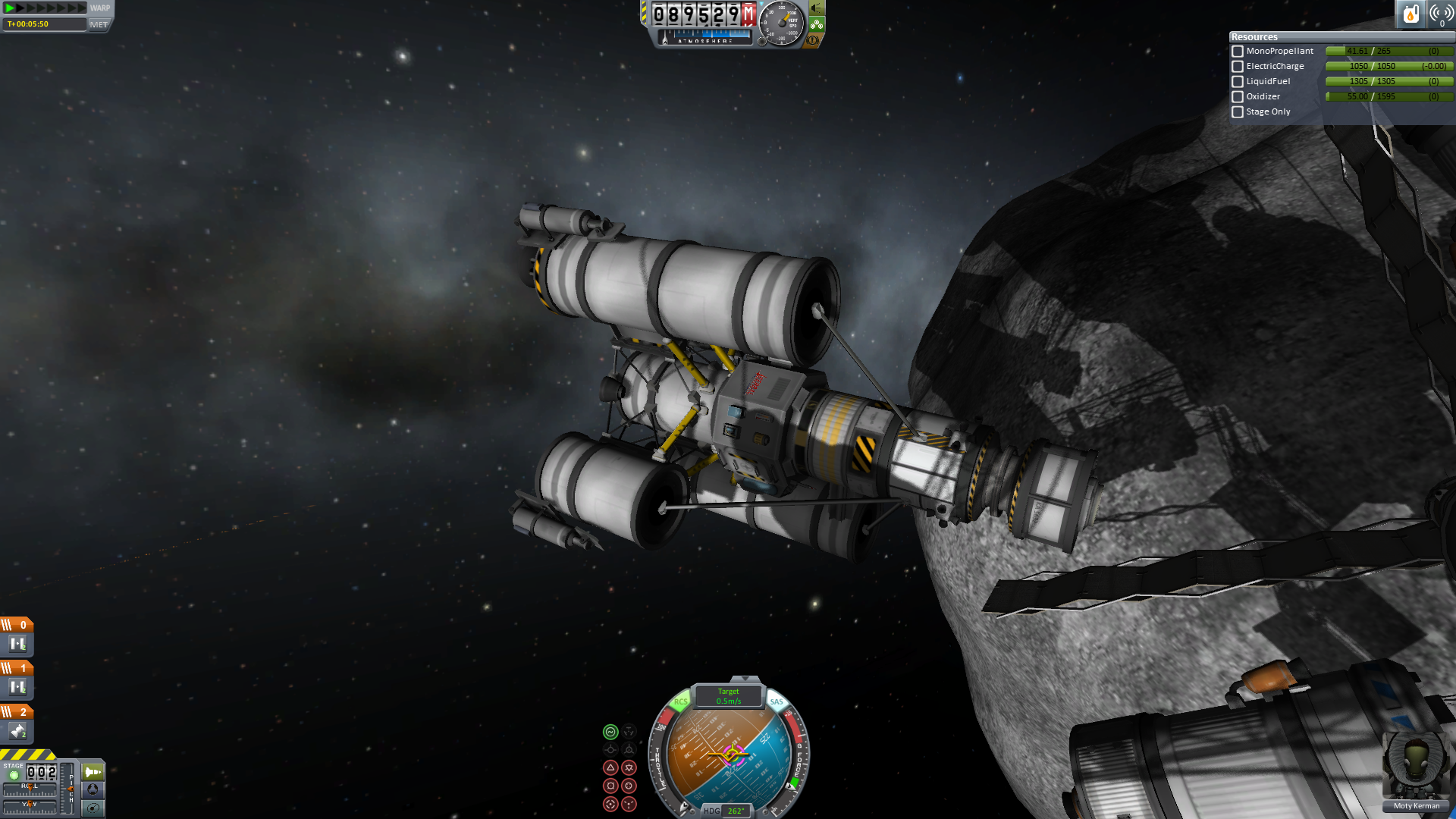Toggle the SAS indicator on the navball
This screenshot has height=819, width=1456.
[x=777, y=701]
